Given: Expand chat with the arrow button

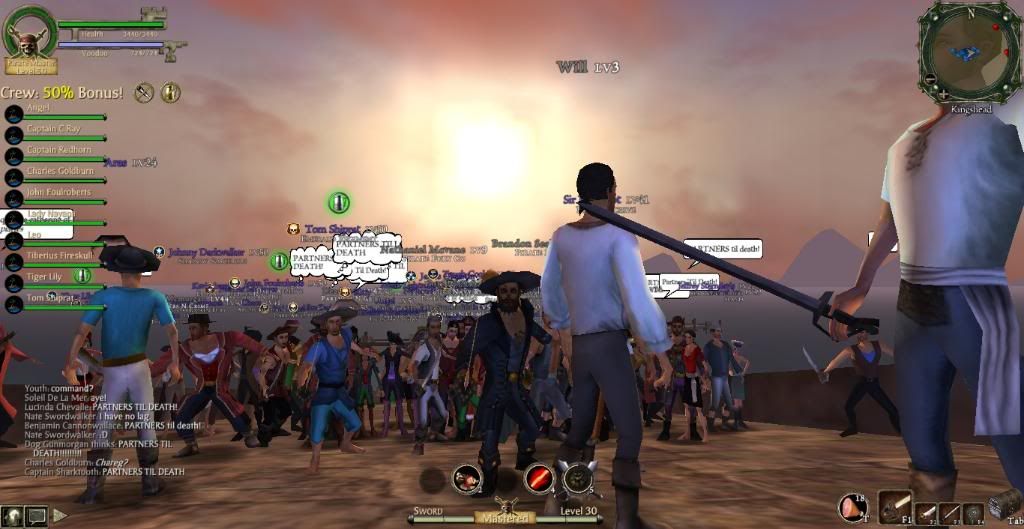Looking at the screenshot, I should 60,516.
